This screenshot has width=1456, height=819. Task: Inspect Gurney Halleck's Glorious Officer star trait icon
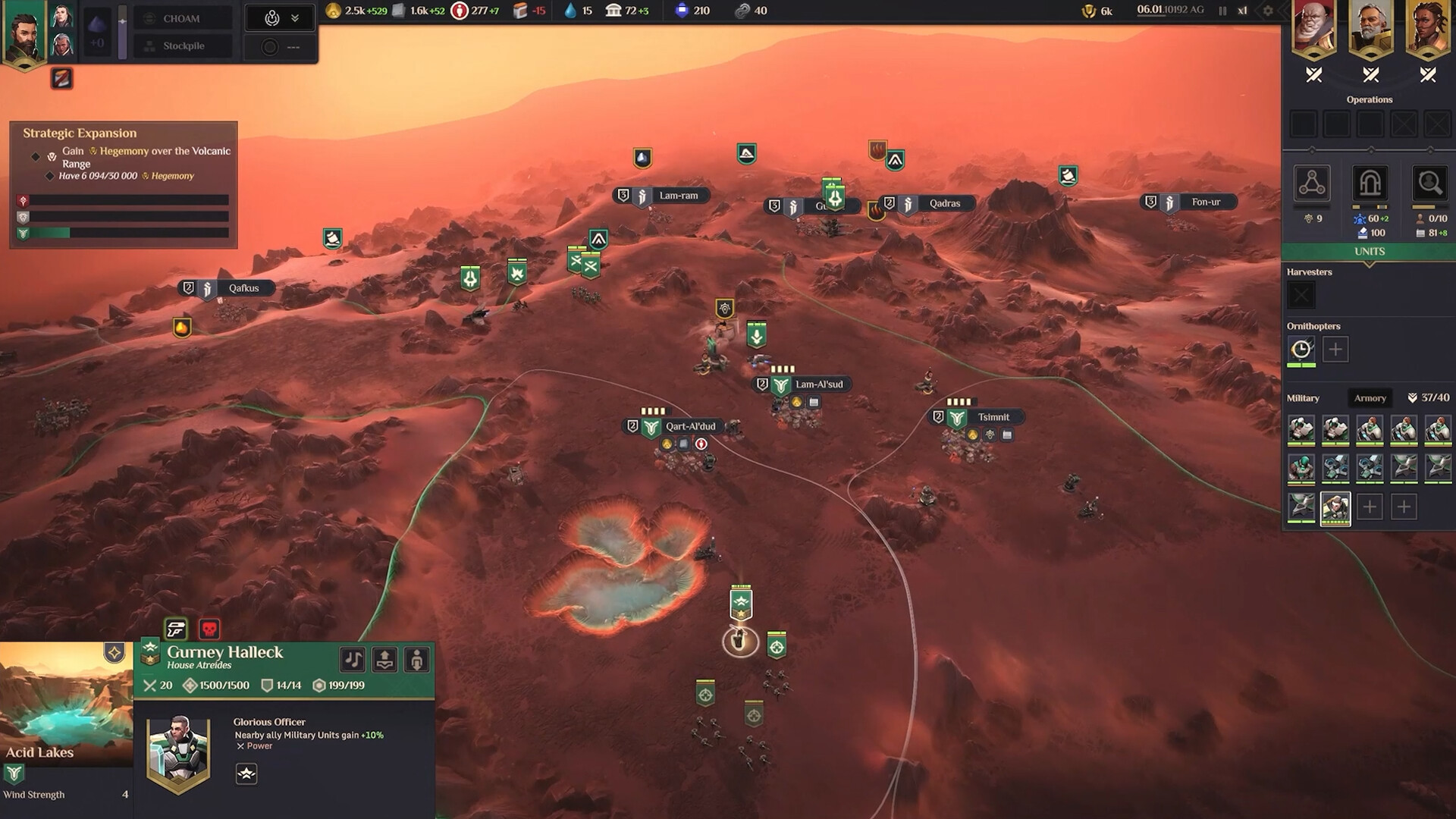[x=246, y=774]
